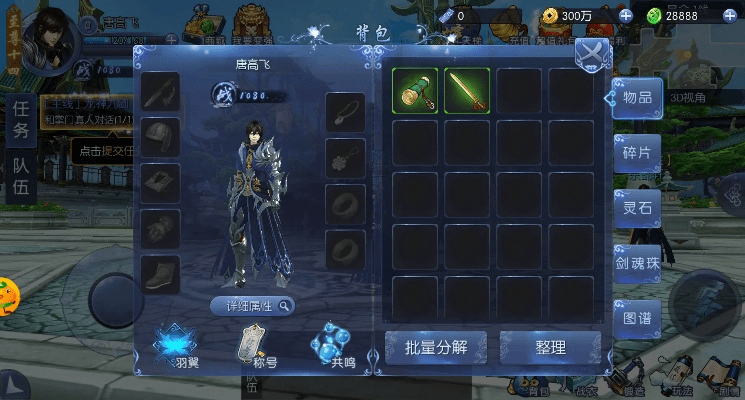The image size is (745, 400).
Task: Close the backpack panel
Action: click(x=593, y=53)
